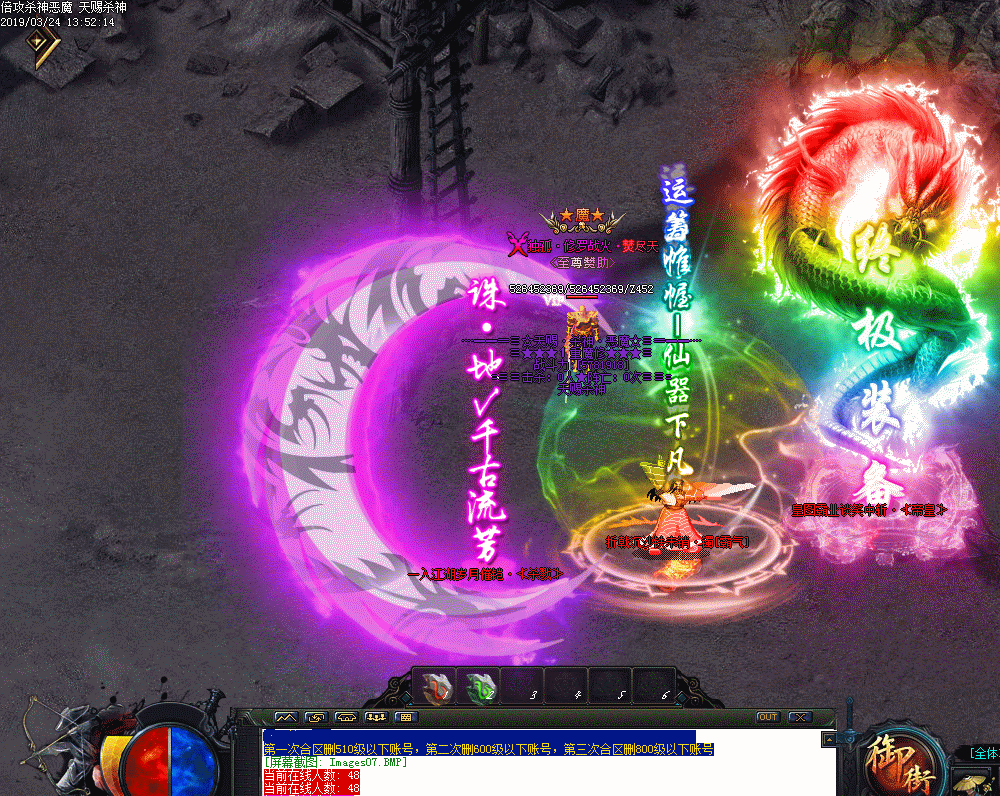
Task: Close the chat panel with X button
Action: point(798,717)
